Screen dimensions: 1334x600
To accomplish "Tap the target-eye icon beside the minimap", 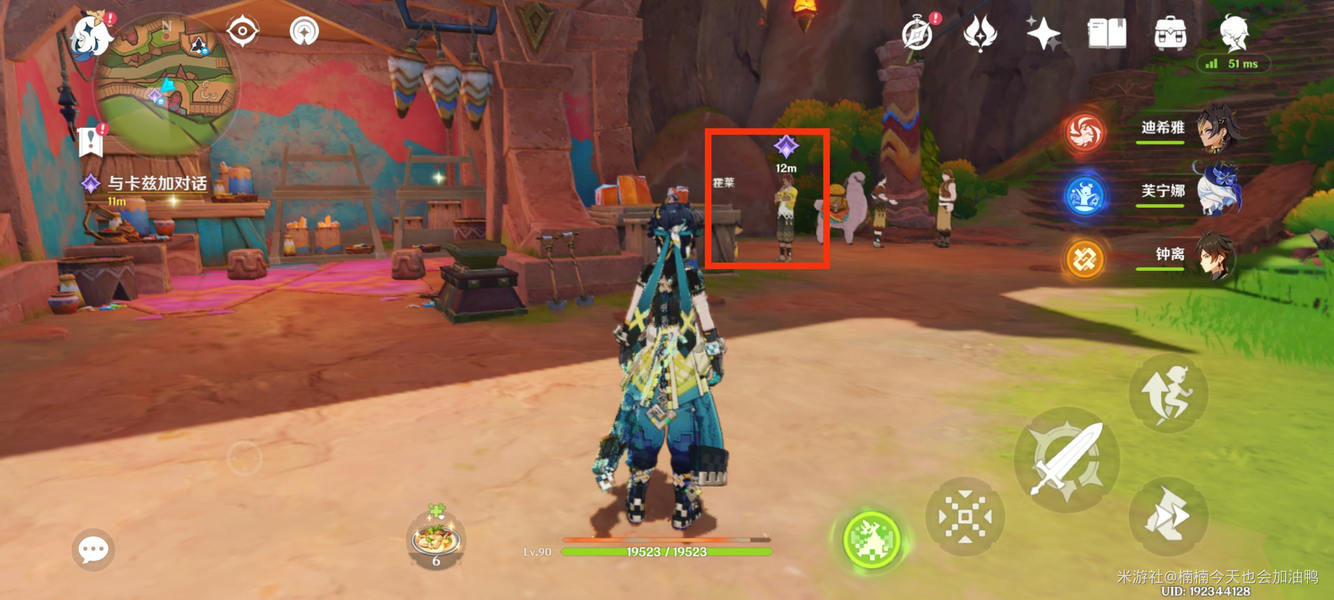I will pos(242,32).
